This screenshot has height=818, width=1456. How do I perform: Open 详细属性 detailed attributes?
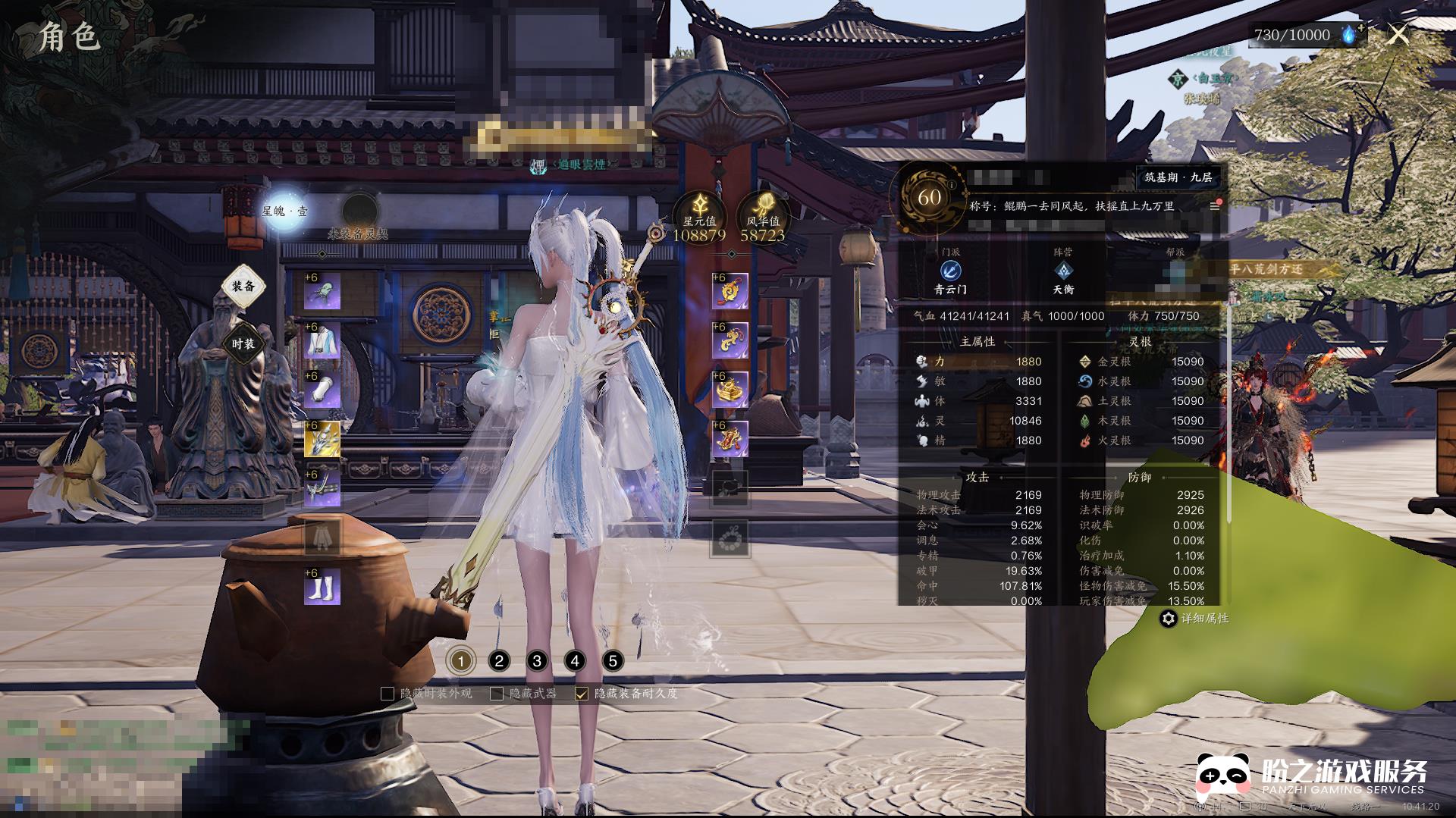pyautogui.click(x=1195, y=619)
